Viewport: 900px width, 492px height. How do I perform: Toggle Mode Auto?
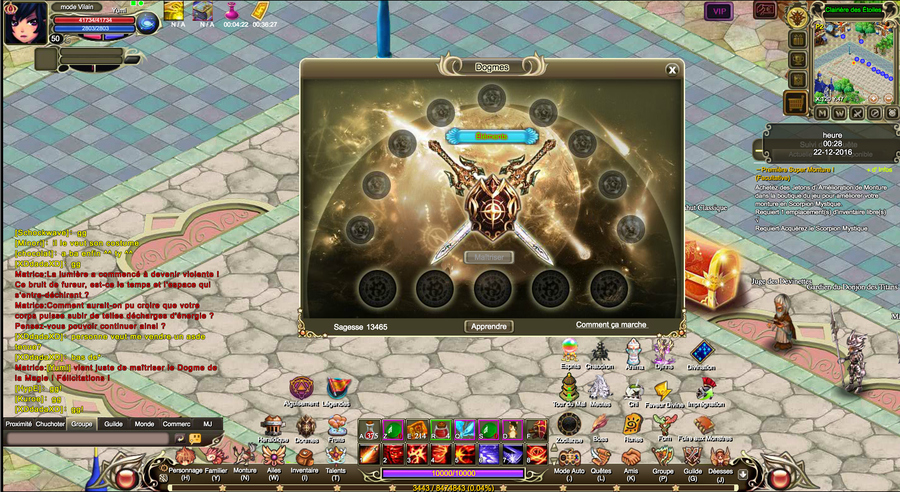pos(569,462)
